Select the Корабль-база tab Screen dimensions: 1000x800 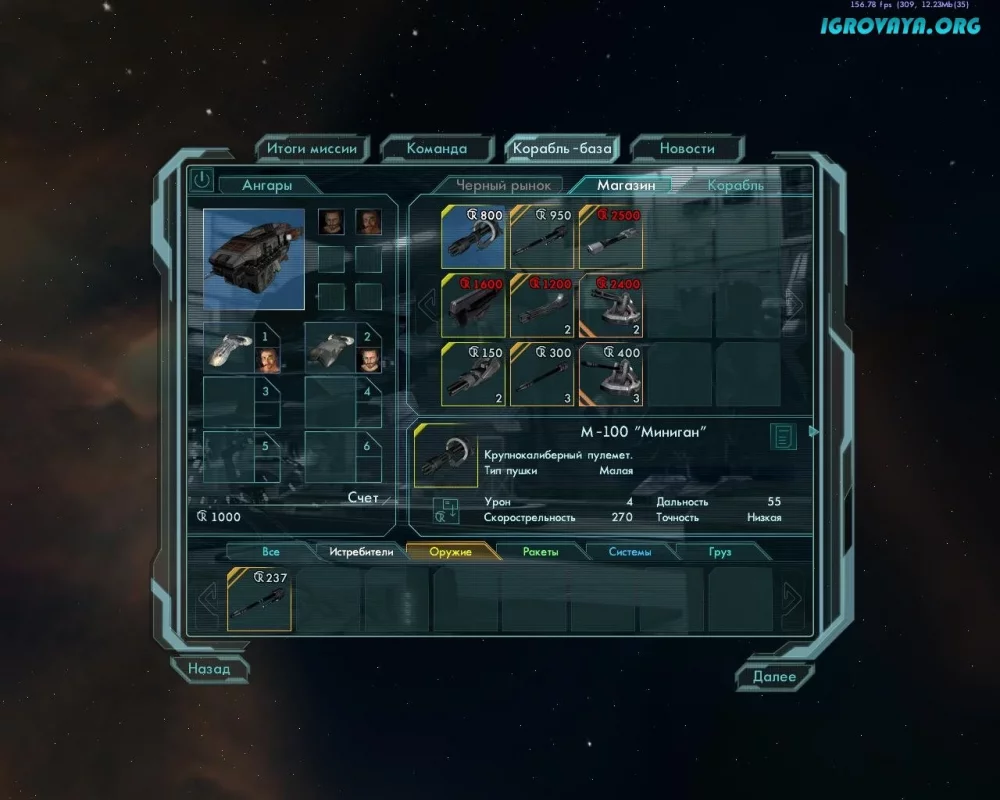(x=561, y=149)
